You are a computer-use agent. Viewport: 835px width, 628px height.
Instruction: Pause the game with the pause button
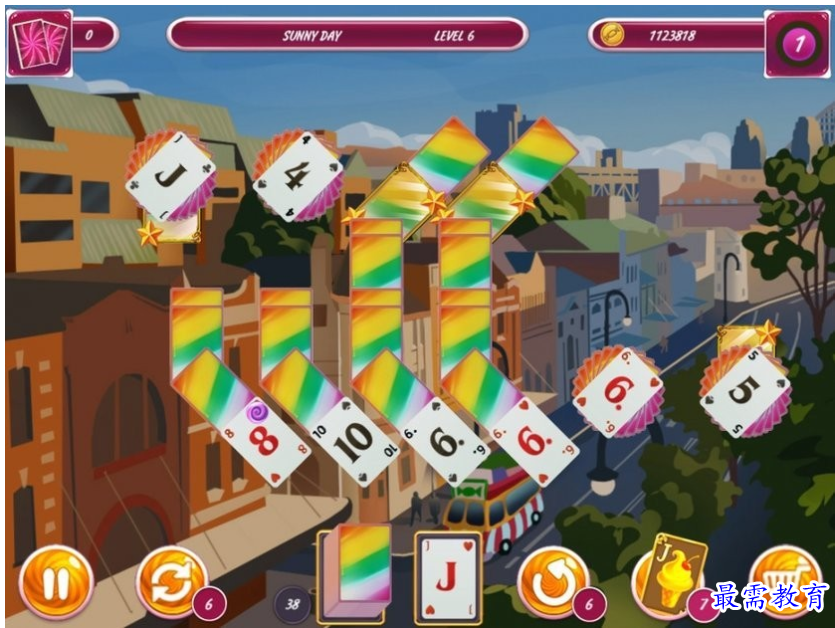pyautogui.click(x=56, y=583)
